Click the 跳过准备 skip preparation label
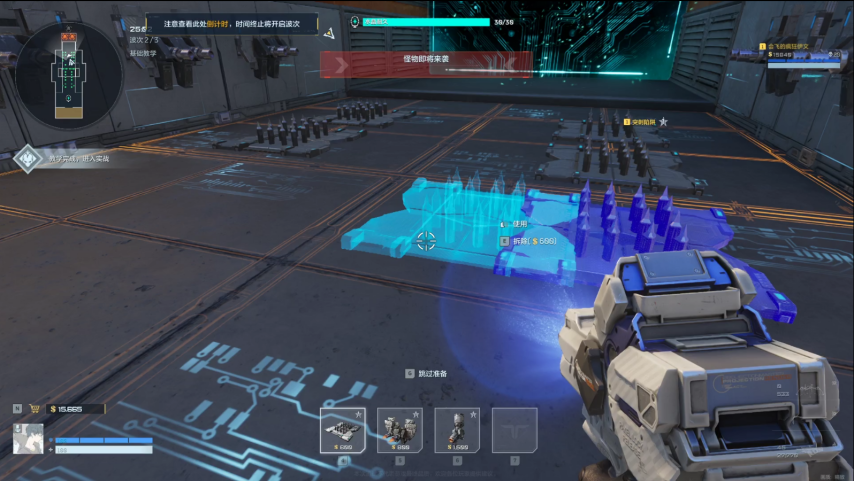The image size is (854, 481). (x=428, y=373)
